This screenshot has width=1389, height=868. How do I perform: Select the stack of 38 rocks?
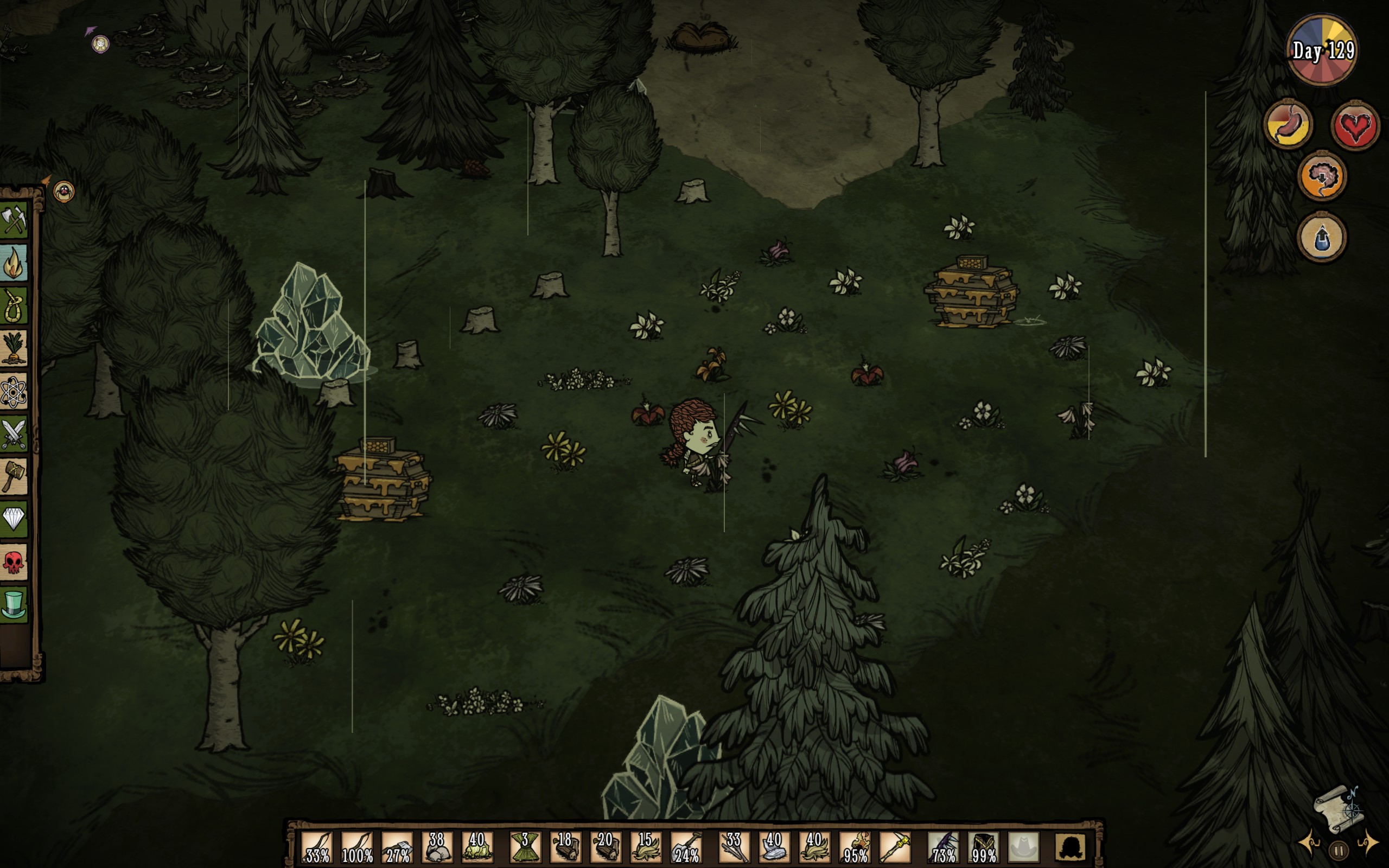[x=437, y=847]
